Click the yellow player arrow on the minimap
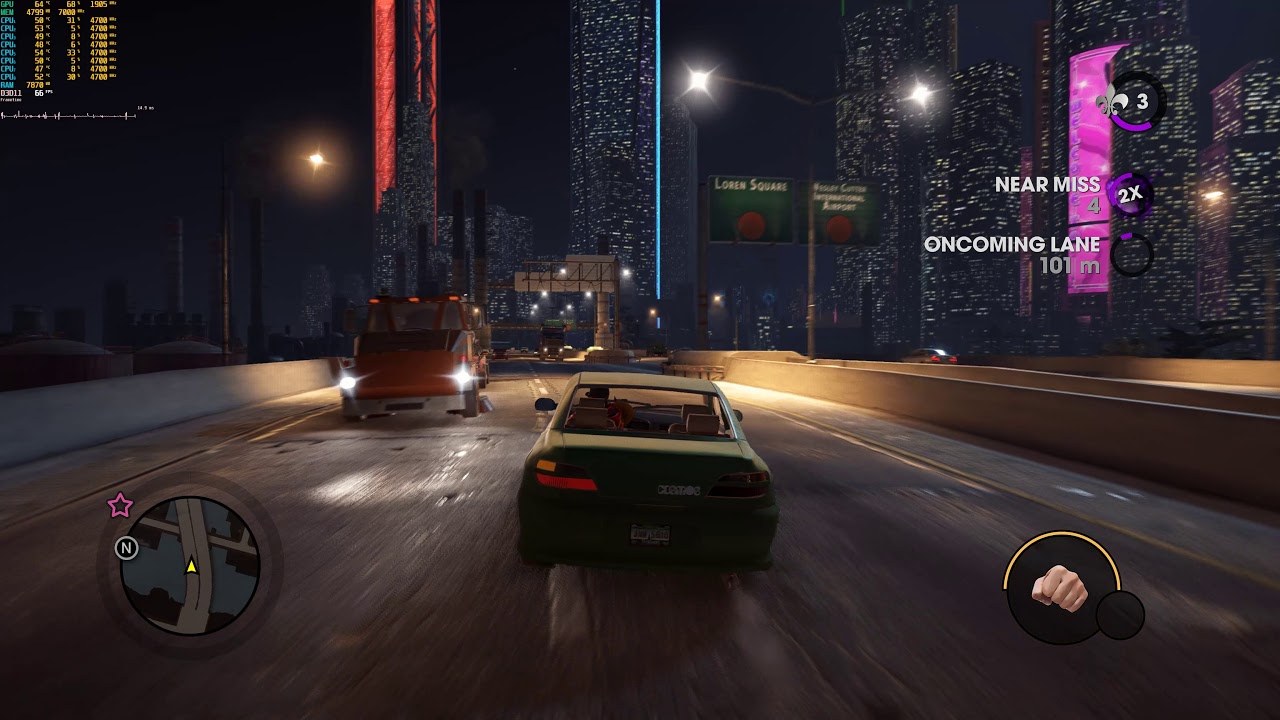Image resolution: width=1280 pixels, height=720 pixels. pyautogui.click(x=191, y=566)
